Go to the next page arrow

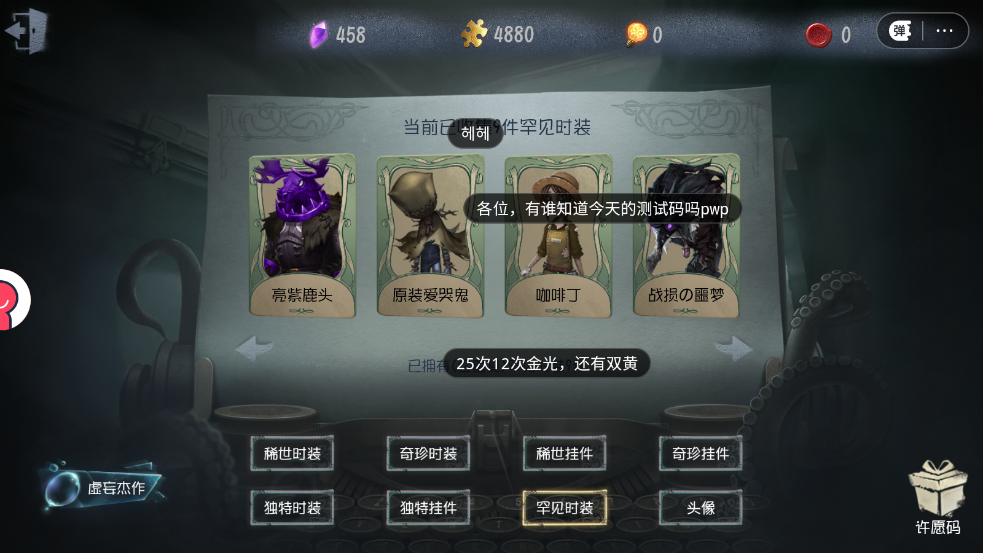pyautogui.click(x=735, y=348)
